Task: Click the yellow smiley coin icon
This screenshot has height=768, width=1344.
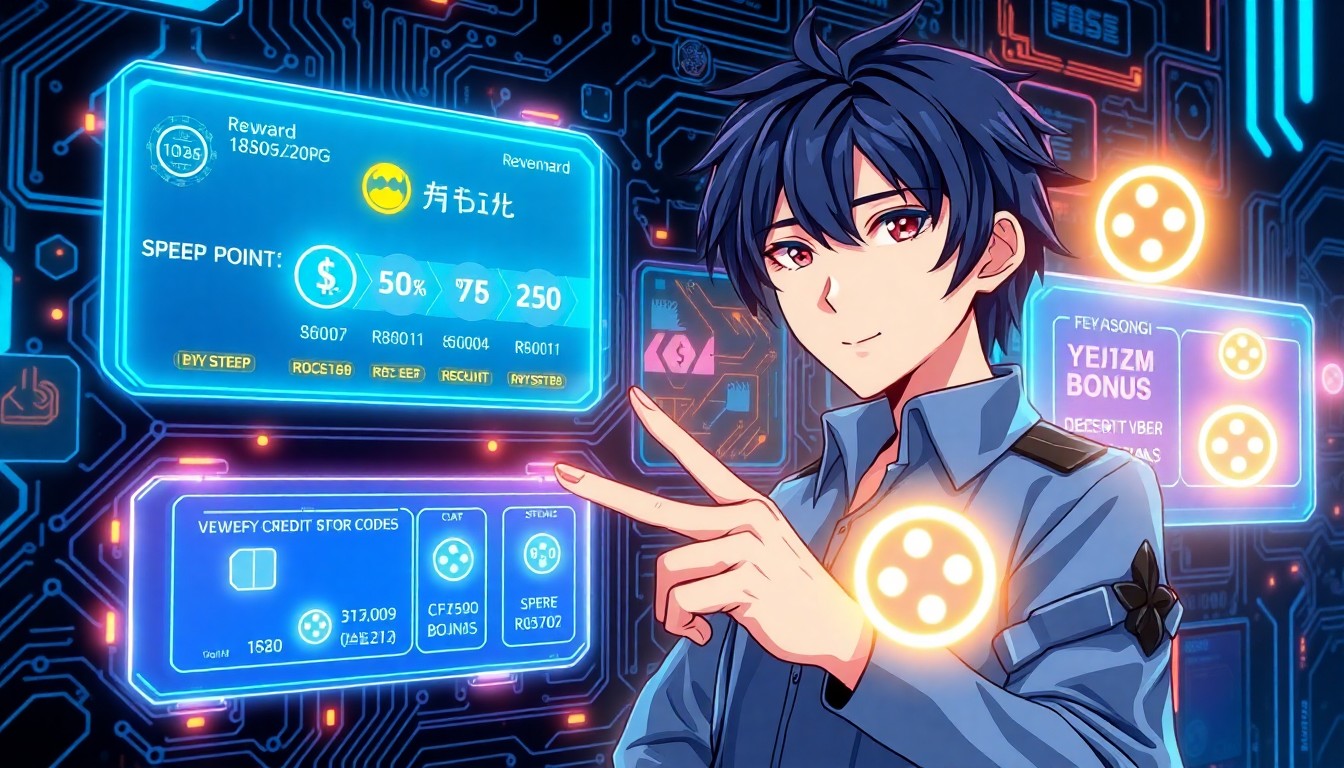Action: (387, 190)
